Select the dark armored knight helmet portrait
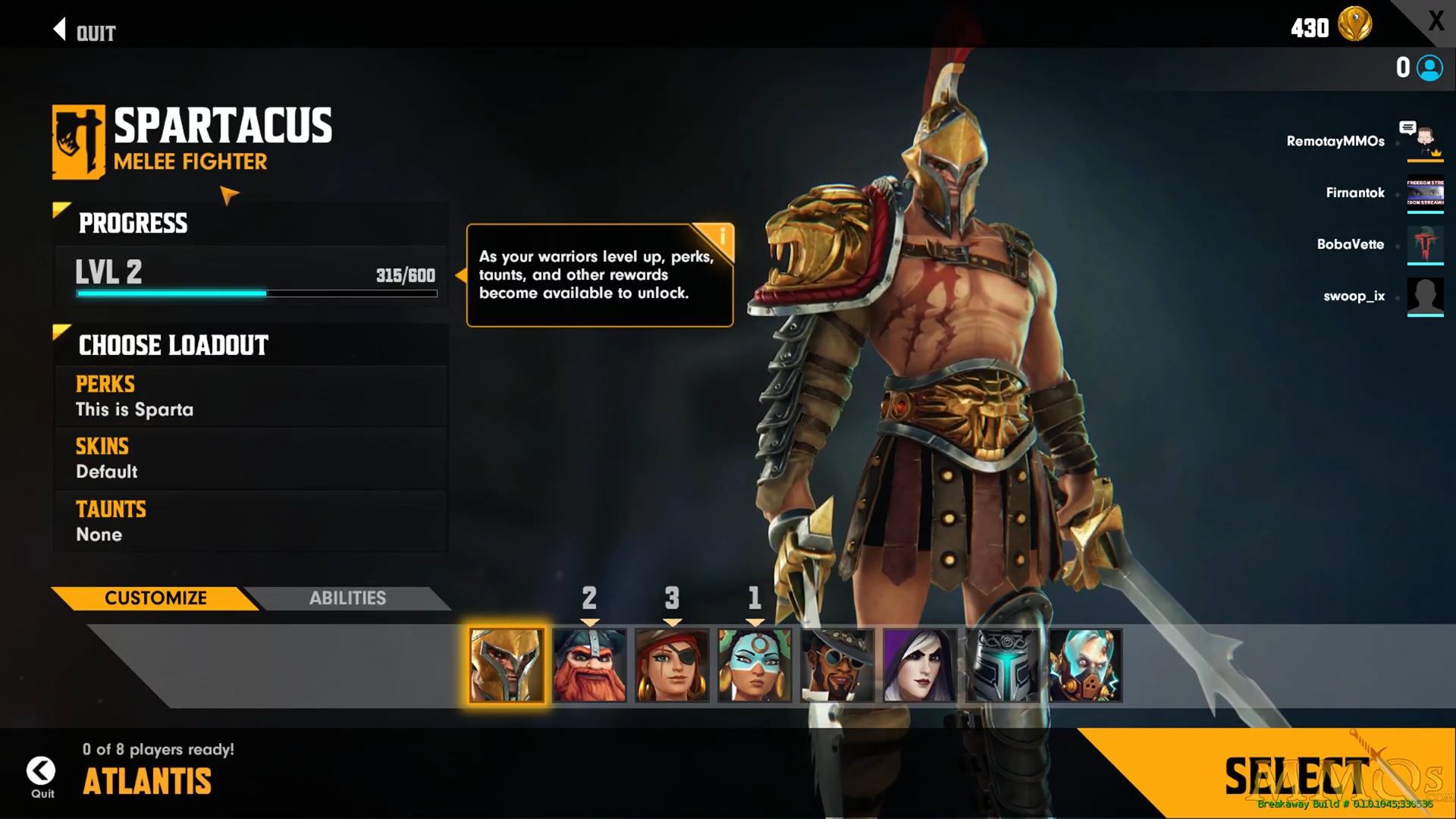 pos(1003,665)
